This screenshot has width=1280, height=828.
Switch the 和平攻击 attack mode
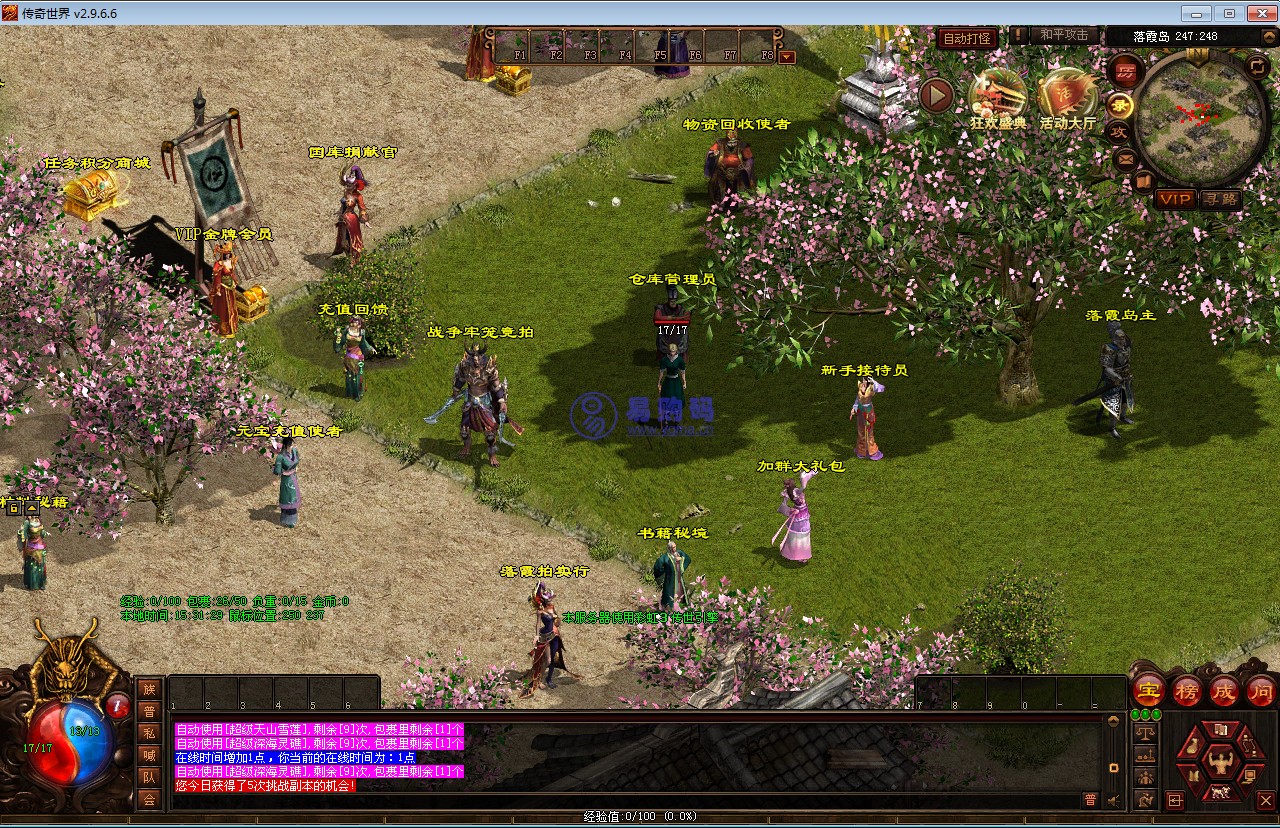click(x=1063, y=35)
